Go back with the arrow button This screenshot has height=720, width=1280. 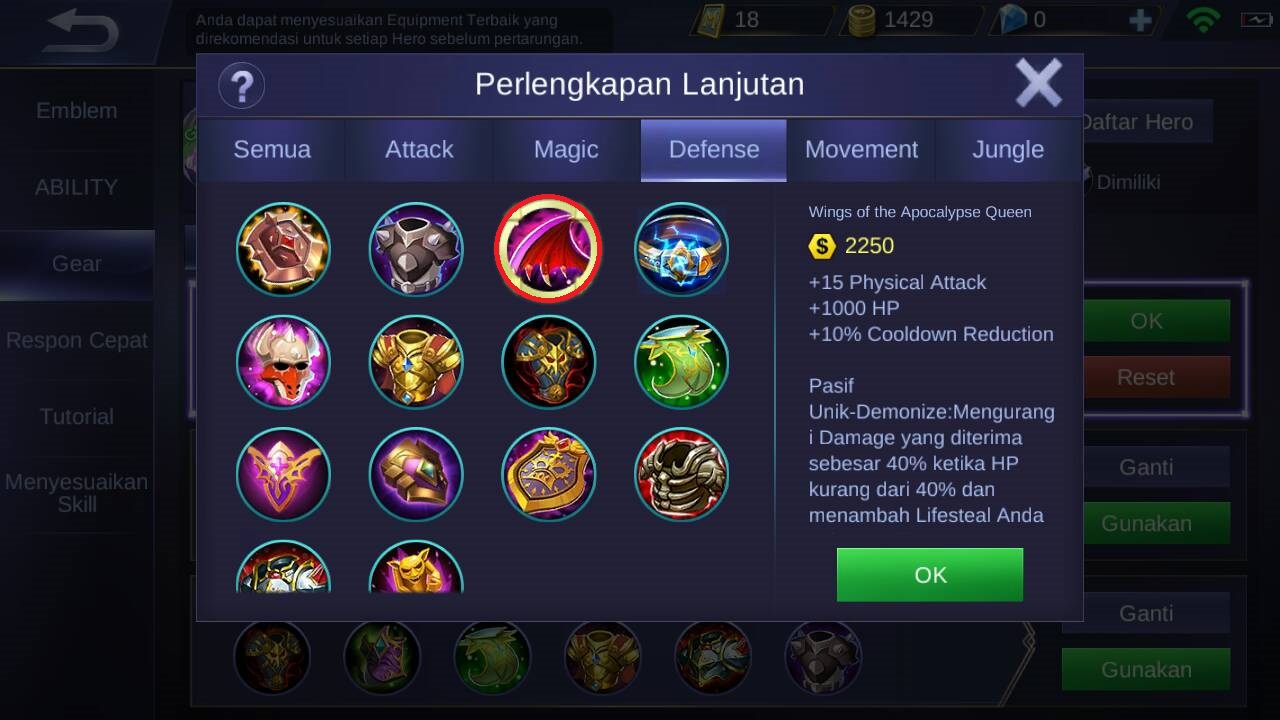point(82,32)
